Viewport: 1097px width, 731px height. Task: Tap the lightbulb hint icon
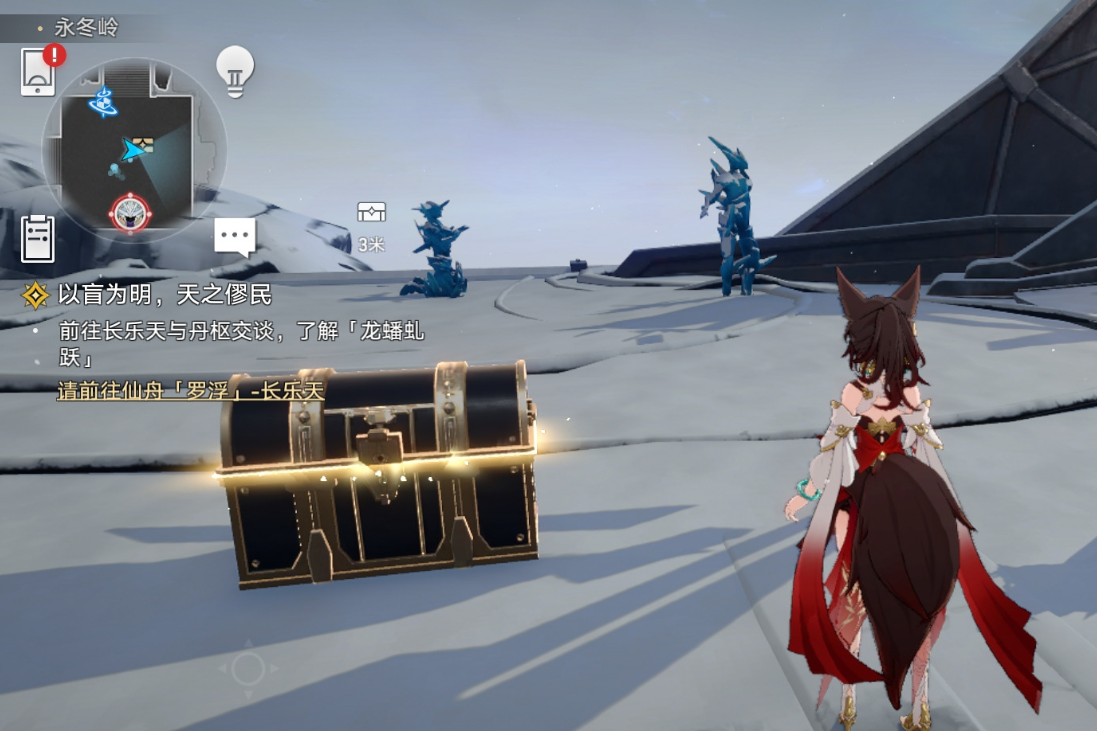point(235,71)
